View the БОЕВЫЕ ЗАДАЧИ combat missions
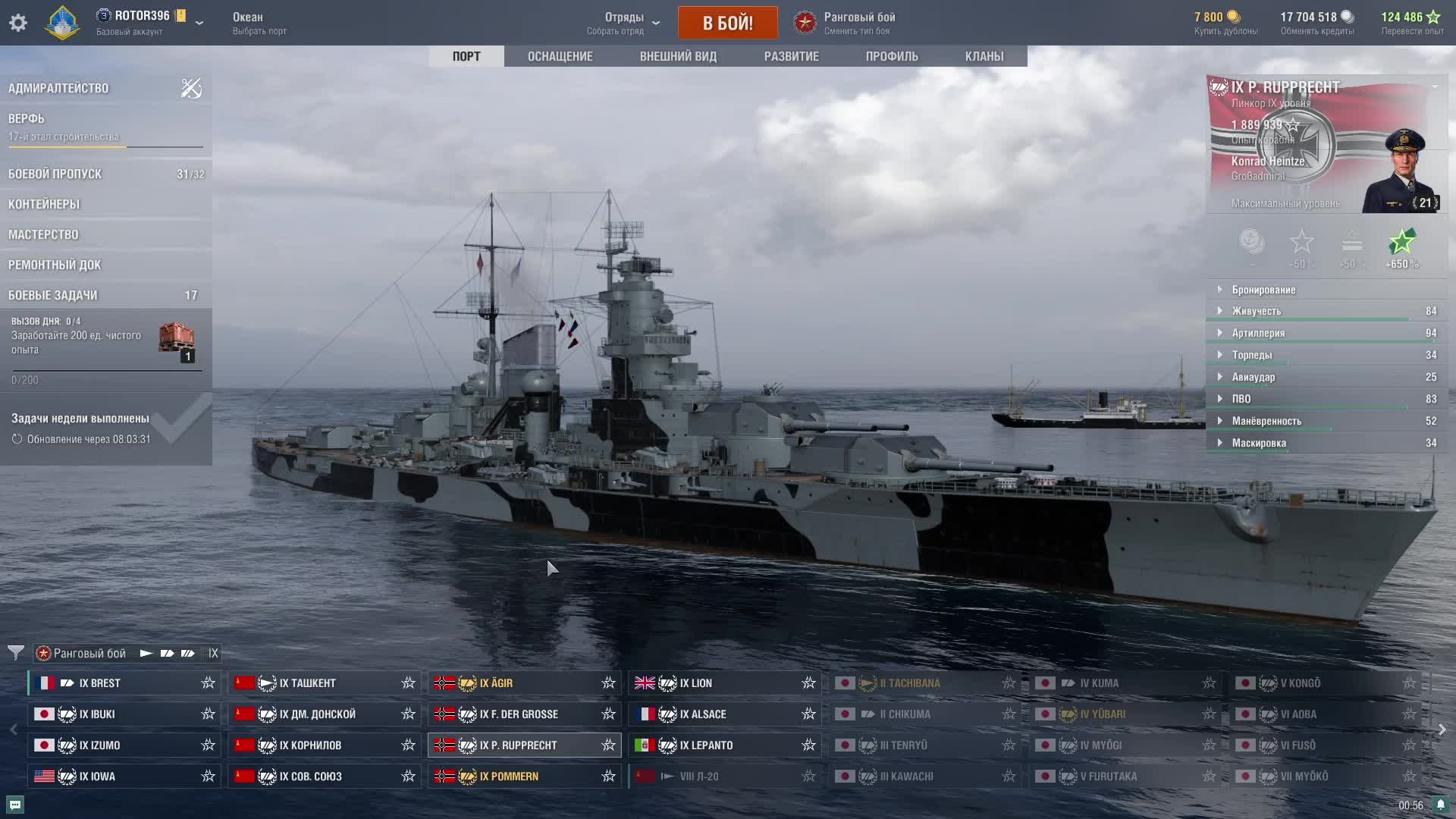This screenshot has width=1456, height=819. click(x=53, y=295)
